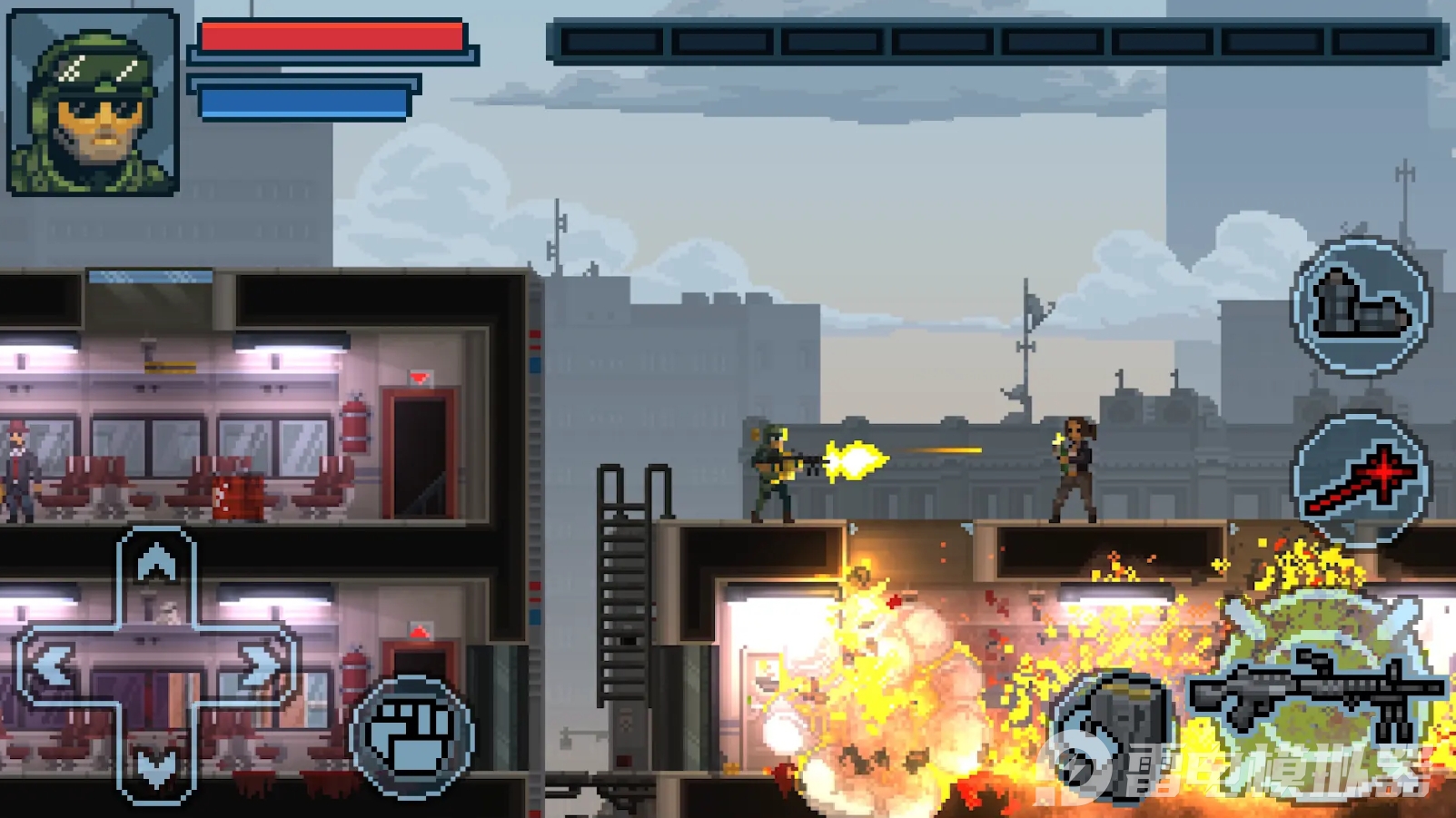Activate the boot jump button
This screenshot has height=818, width=1456.
pos(1360,306)
